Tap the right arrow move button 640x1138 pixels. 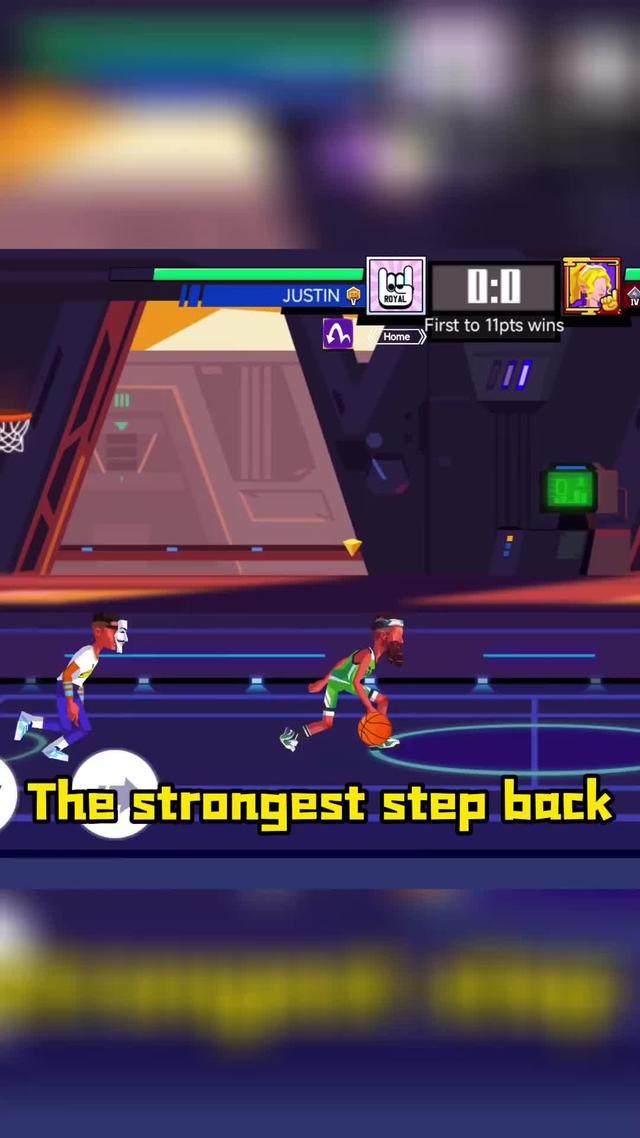[116, 792]
